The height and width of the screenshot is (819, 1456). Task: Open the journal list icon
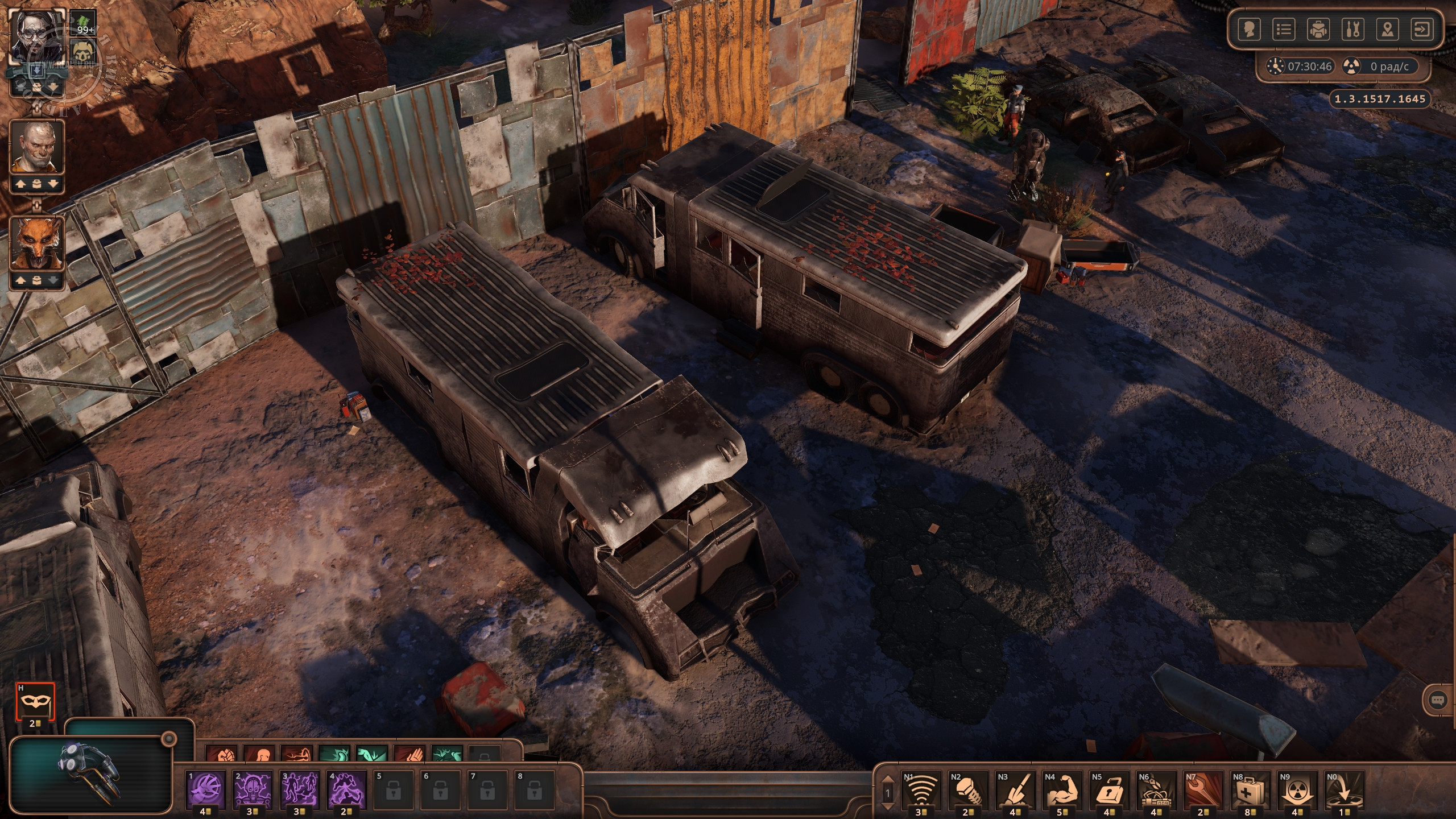click(1284, 29)
